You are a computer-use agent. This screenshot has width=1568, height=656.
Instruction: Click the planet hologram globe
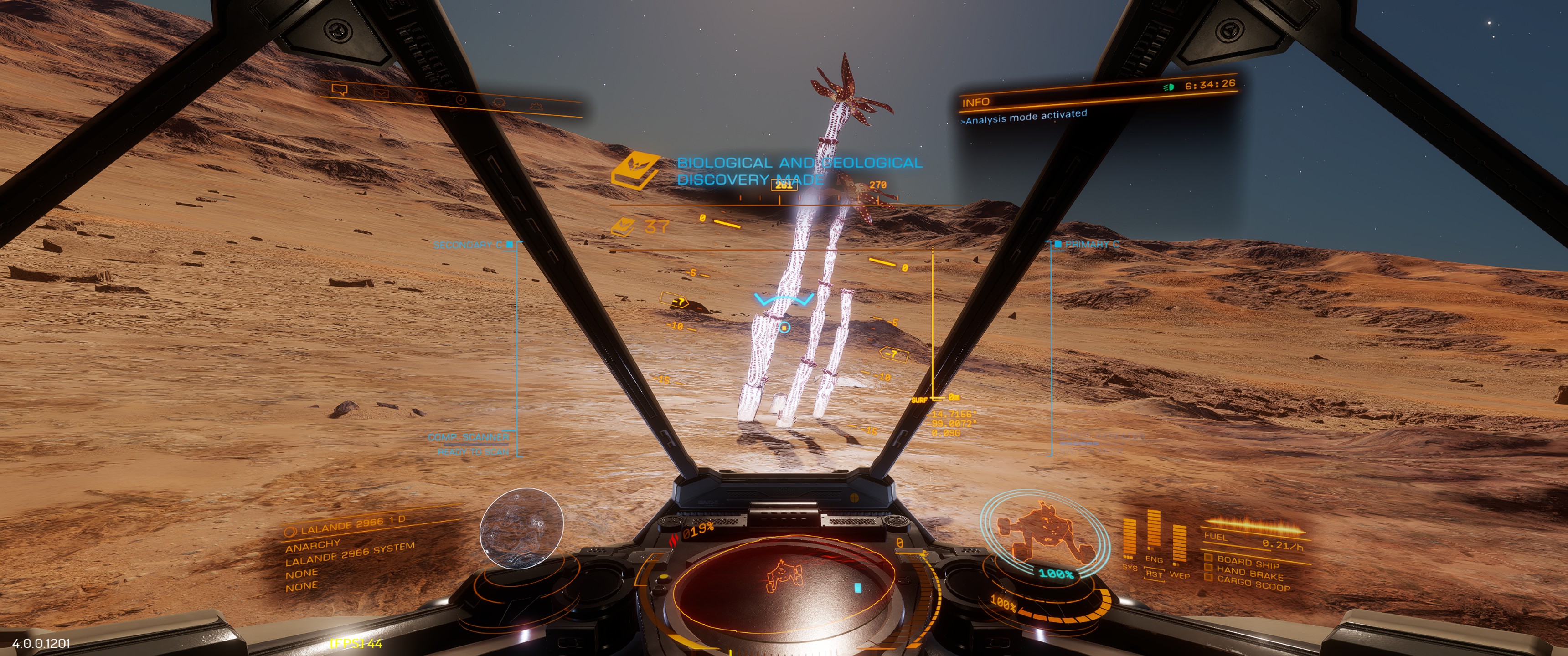coord(521,528)
